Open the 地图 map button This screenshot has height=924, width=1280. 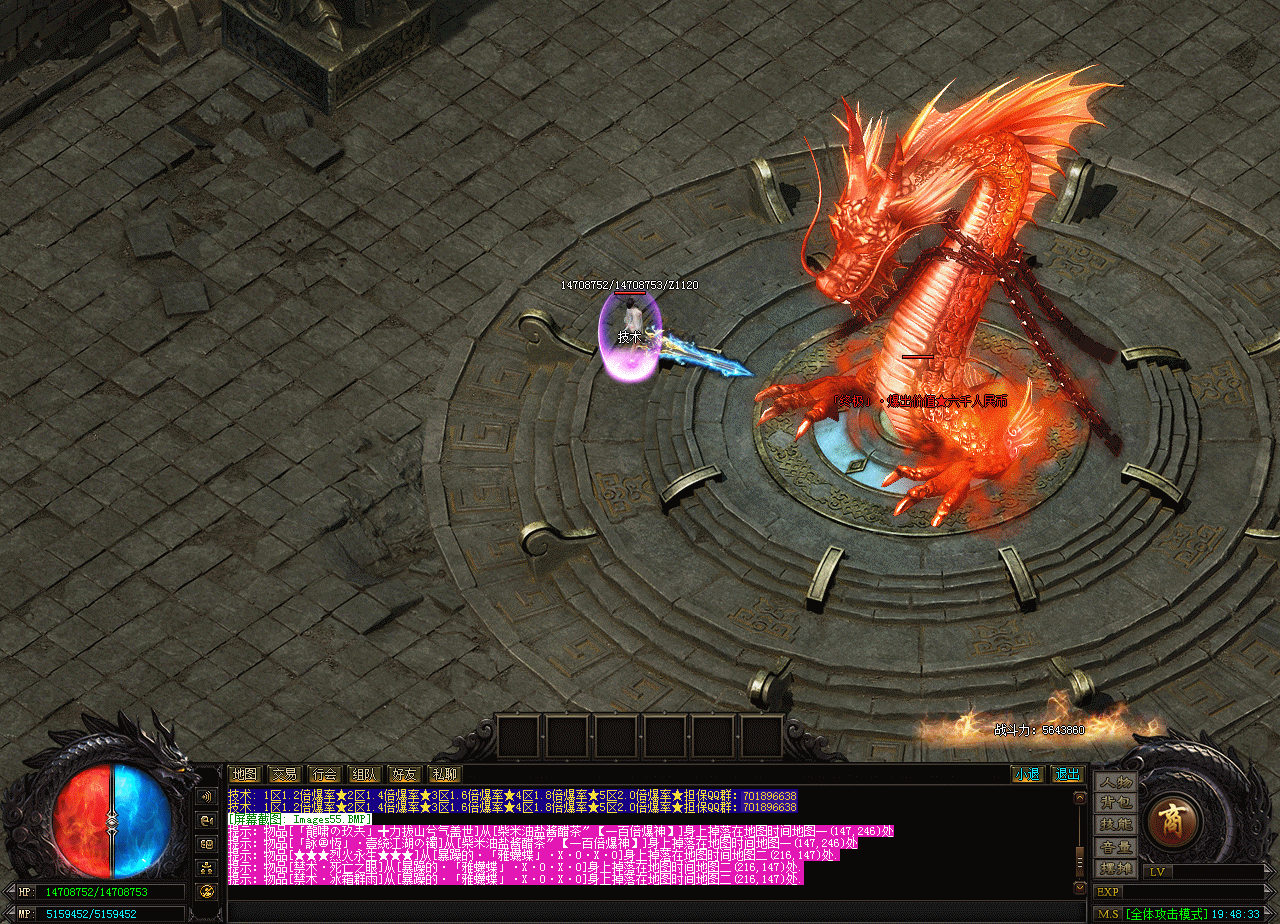[244, 774]
